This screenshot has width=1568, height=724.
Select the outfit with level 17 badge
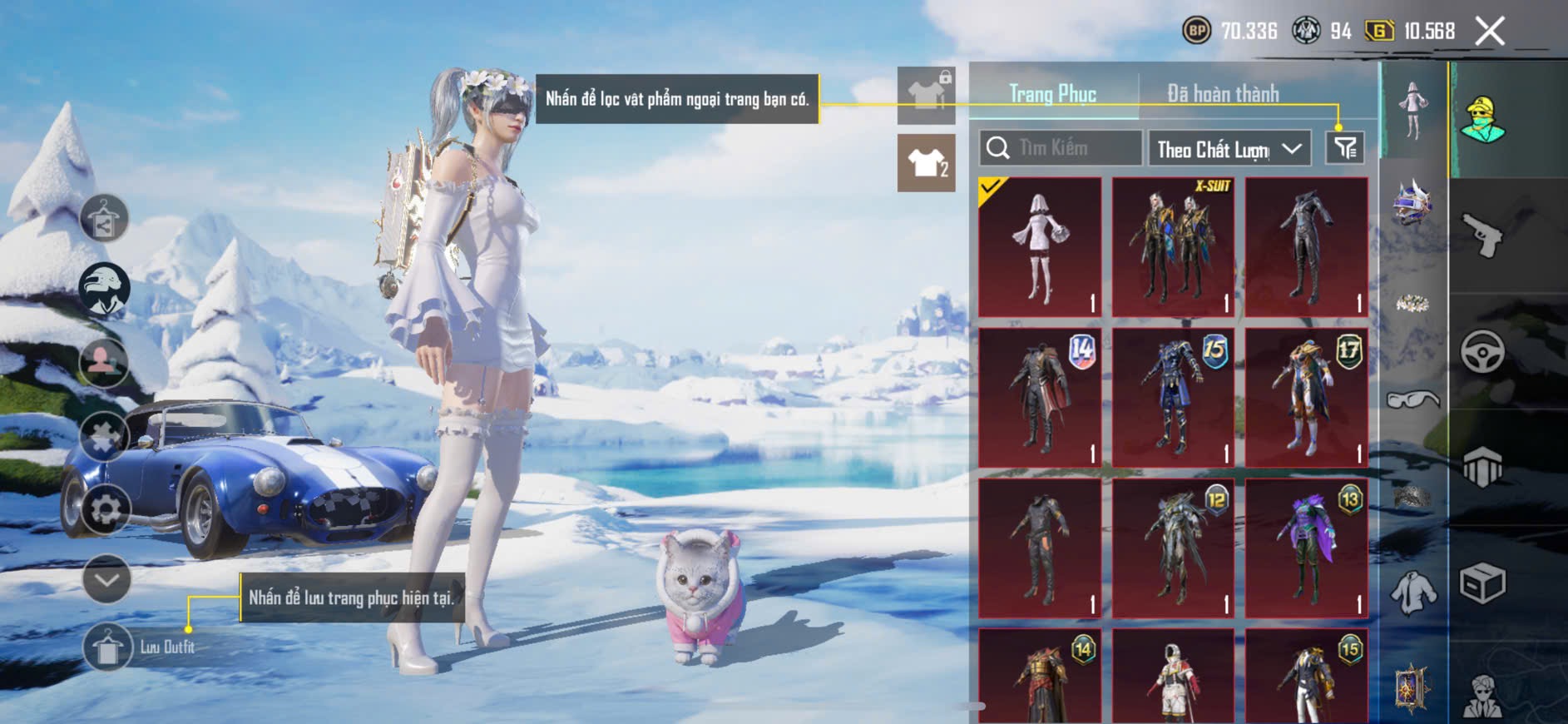1306,397
